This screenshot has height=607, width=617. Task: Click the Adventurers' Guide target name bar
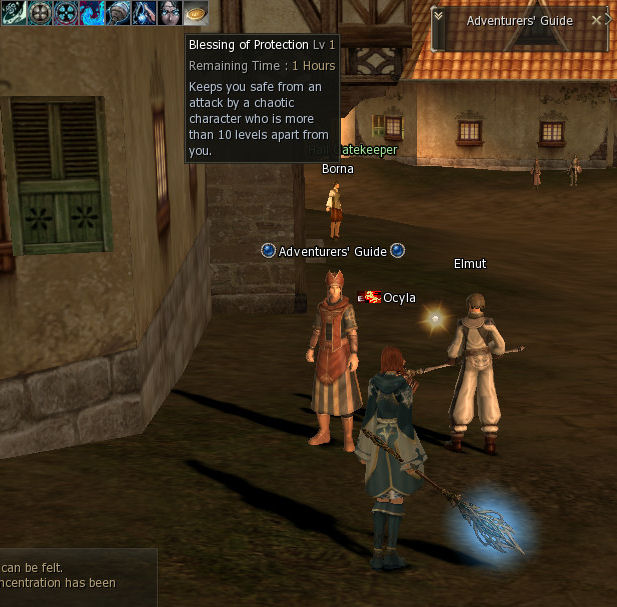click(x=519, y=21)
